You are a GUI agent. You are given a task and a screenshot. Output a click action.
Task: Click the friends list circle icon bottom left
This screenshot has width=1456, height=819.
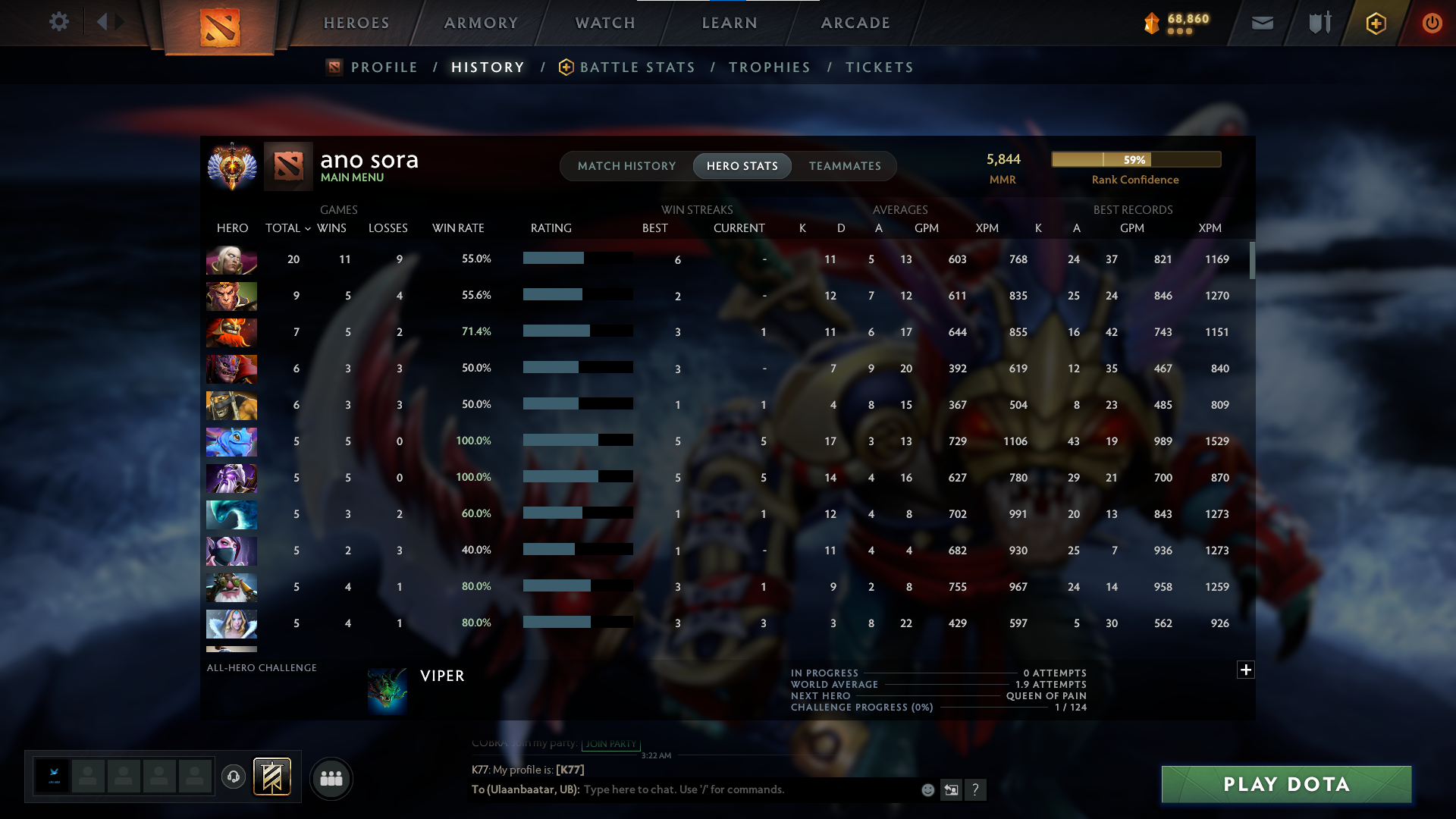tap(331, 778)
